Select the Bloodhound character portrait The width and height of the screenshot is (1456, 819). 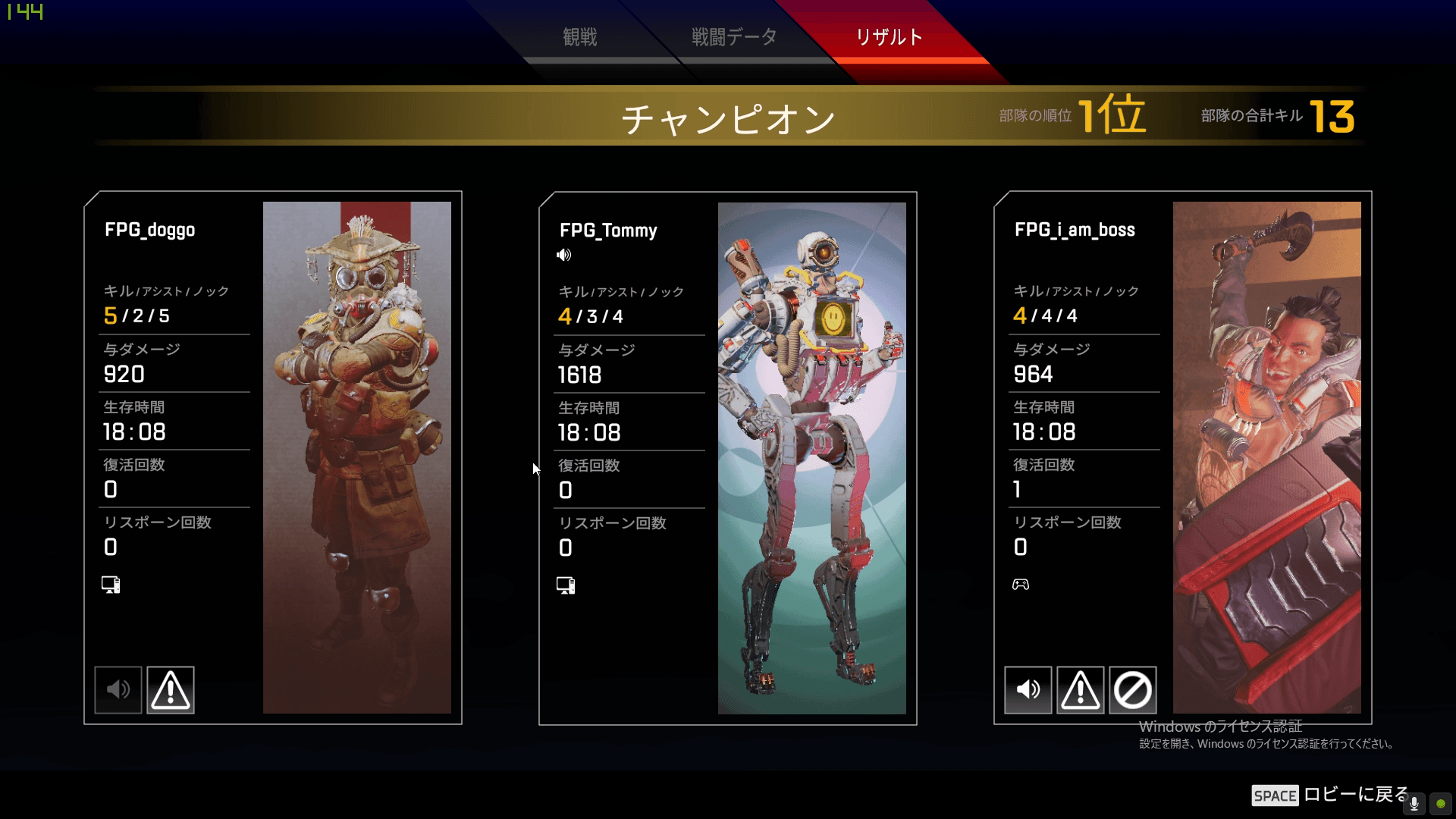[x=357, y=455]
